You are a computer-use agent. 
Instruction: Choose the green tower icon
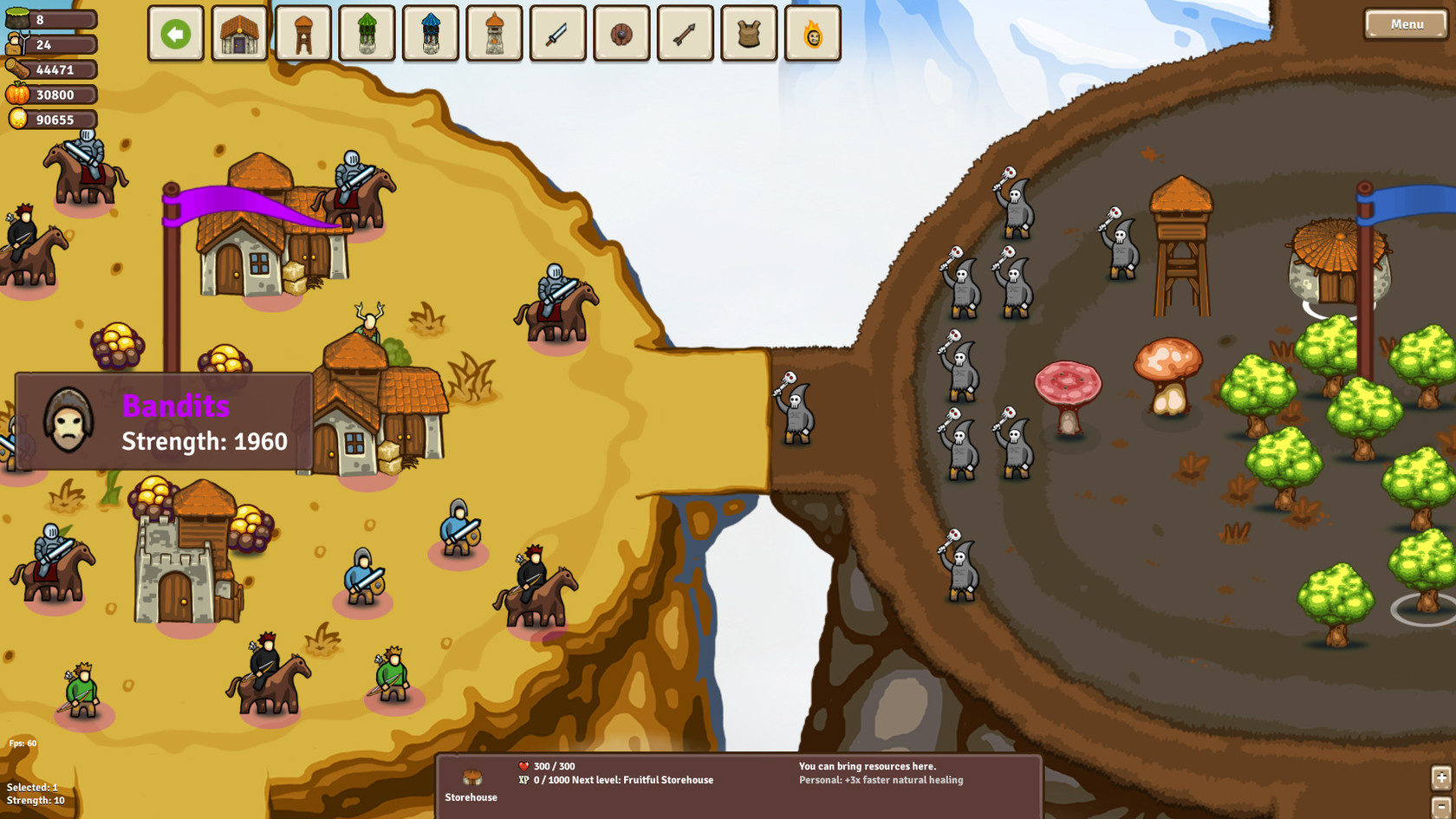click(x=367, y=33)
